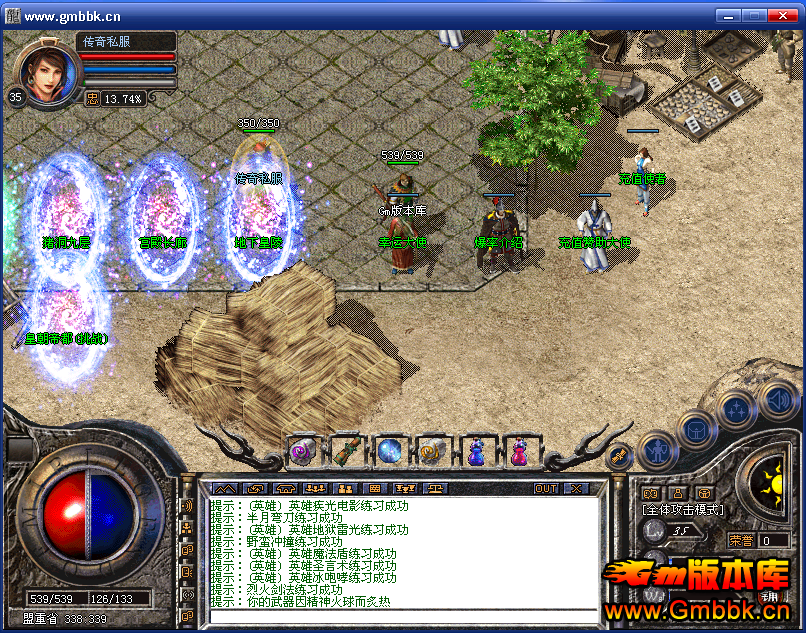The width and height of the screenshot is (806, 633).
Task: Click the chat text input field
Action: coord(400,616)
